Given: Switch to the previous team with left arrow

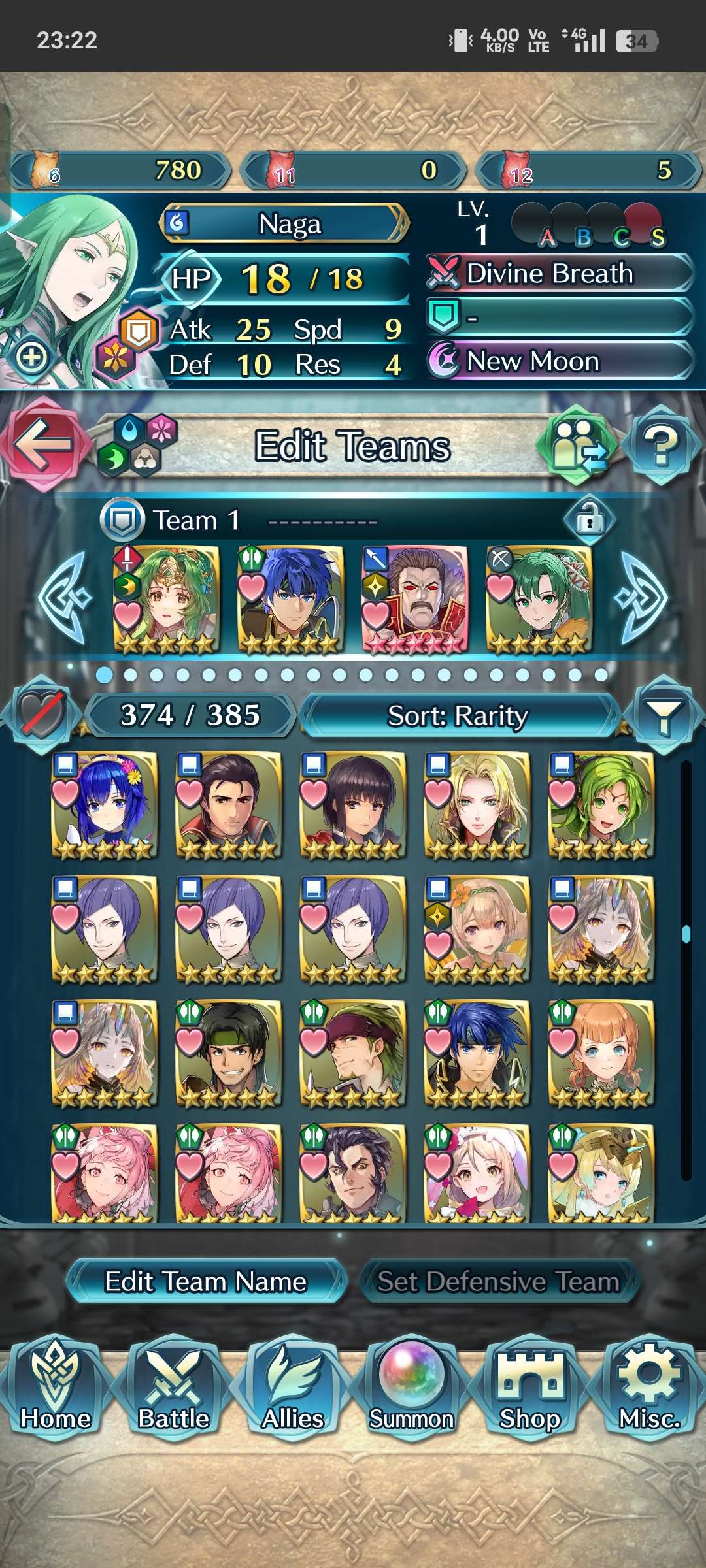Looking at the screenshot, I should pos(64,598).
